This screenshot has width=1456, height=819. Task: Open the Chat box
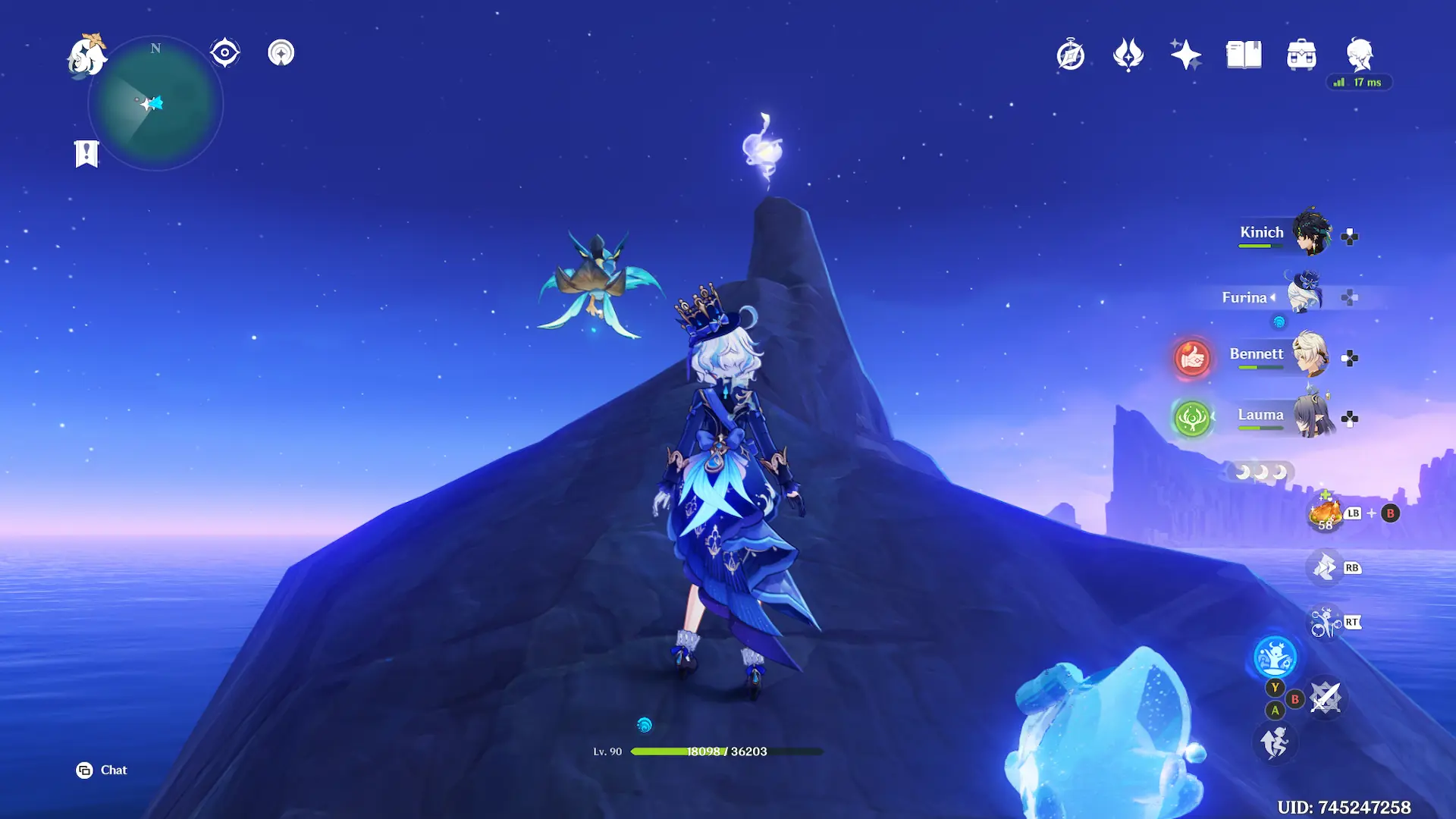click(102, 770)
